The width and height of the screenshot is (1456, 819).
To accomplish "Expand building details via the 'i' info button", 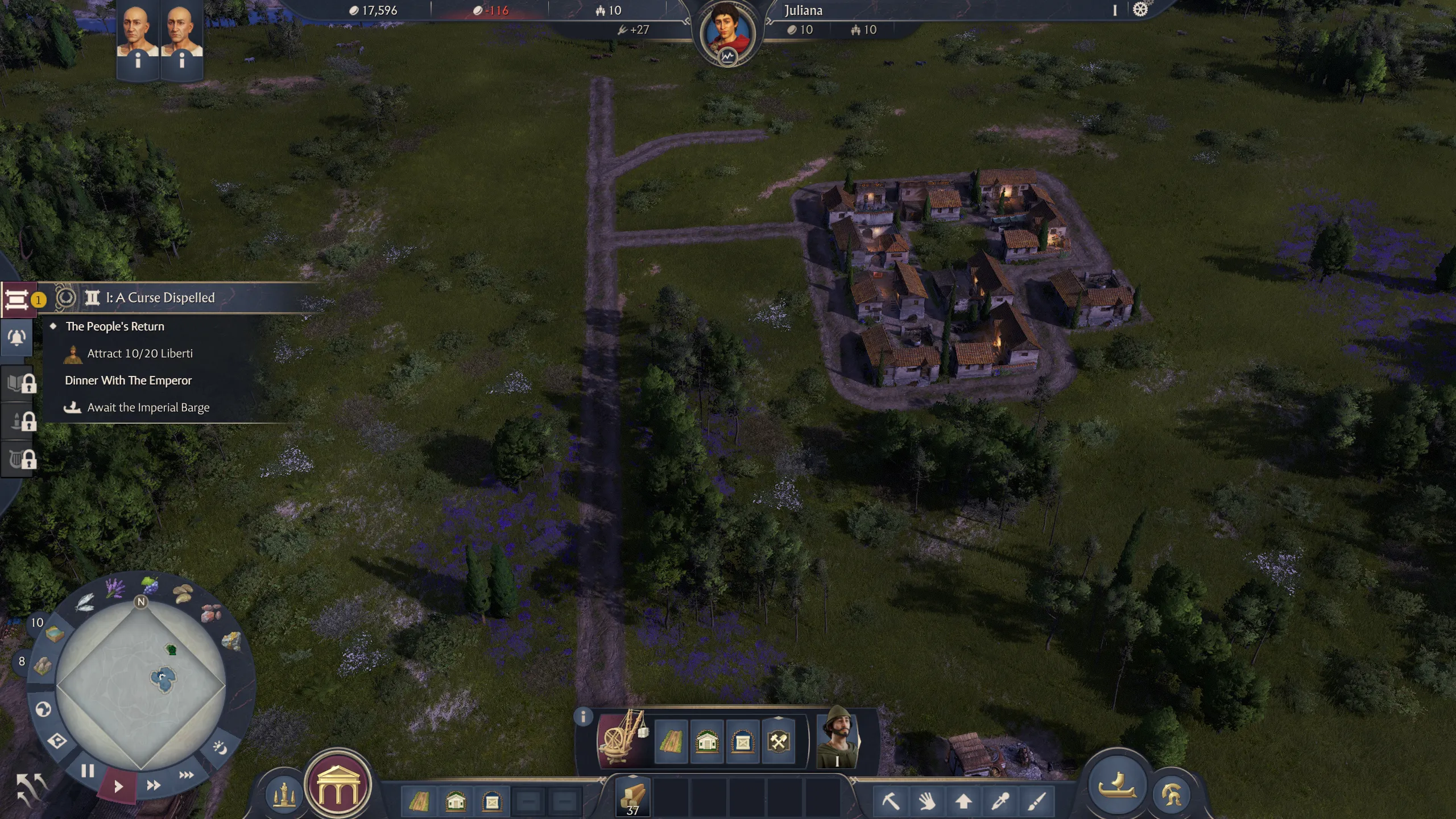I will coord(582,717).
